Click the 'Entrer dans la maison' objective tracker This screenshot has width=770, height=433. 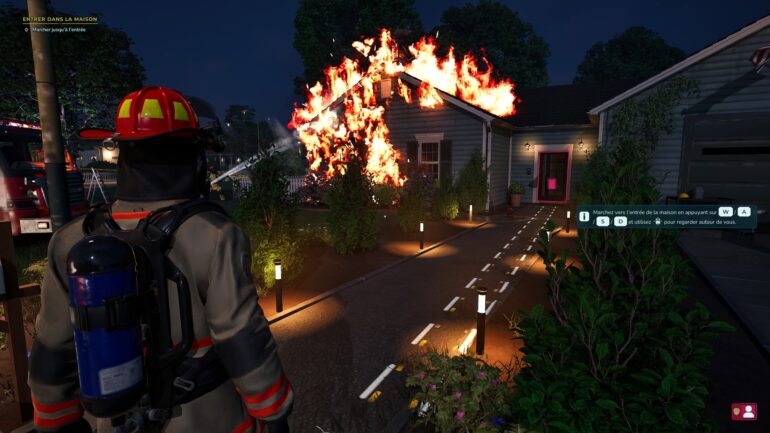[x=60, y=19]
